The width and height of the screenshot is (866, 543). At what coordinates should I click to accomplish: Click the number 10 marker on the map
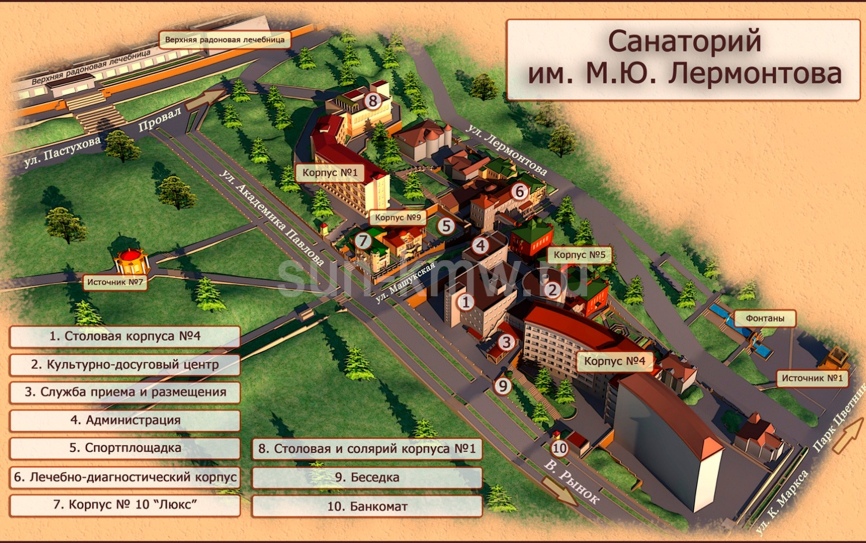pos(559,447)
